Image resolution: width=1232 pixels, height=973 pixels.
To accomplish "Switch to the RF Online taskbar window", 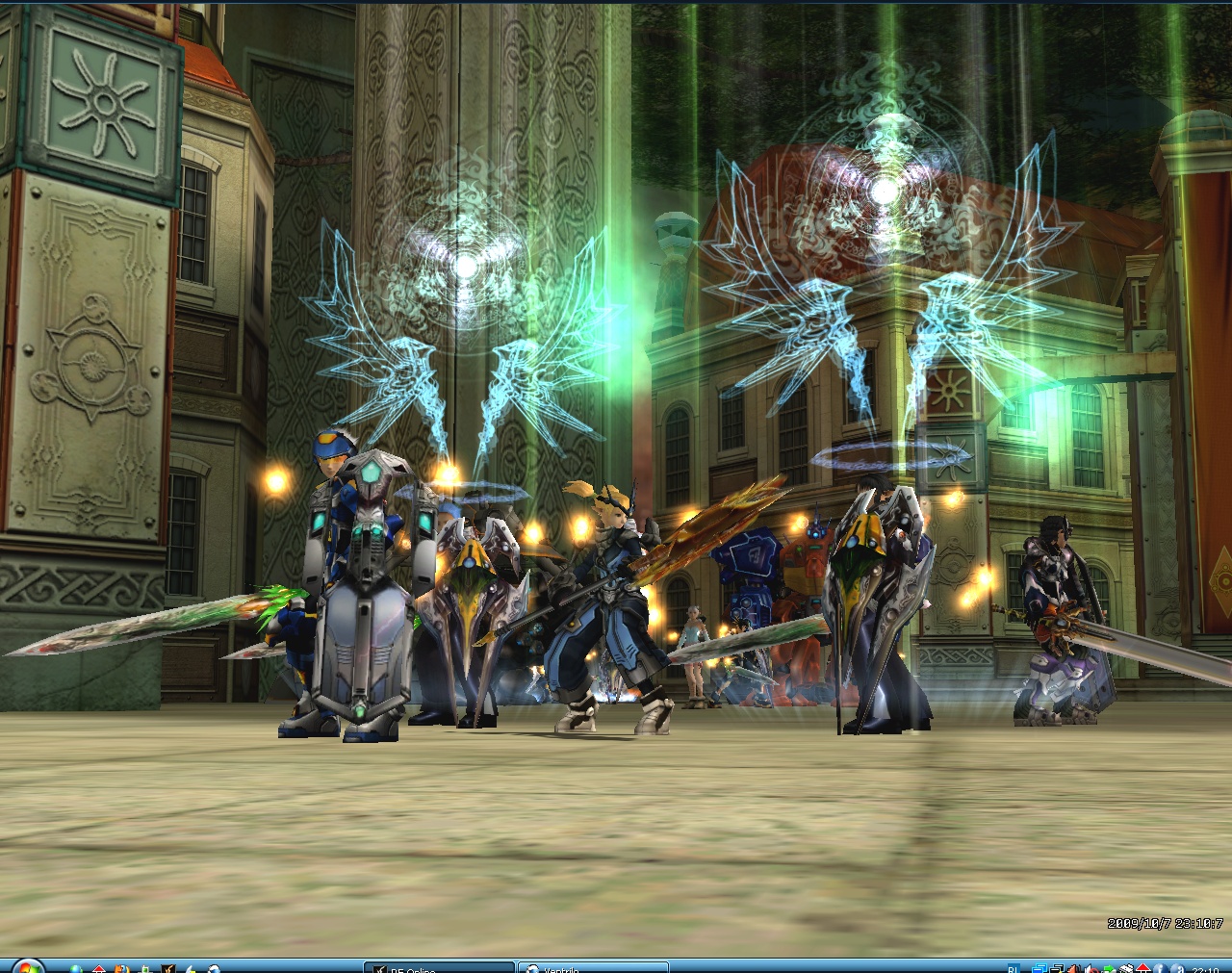I will [439, 967].
